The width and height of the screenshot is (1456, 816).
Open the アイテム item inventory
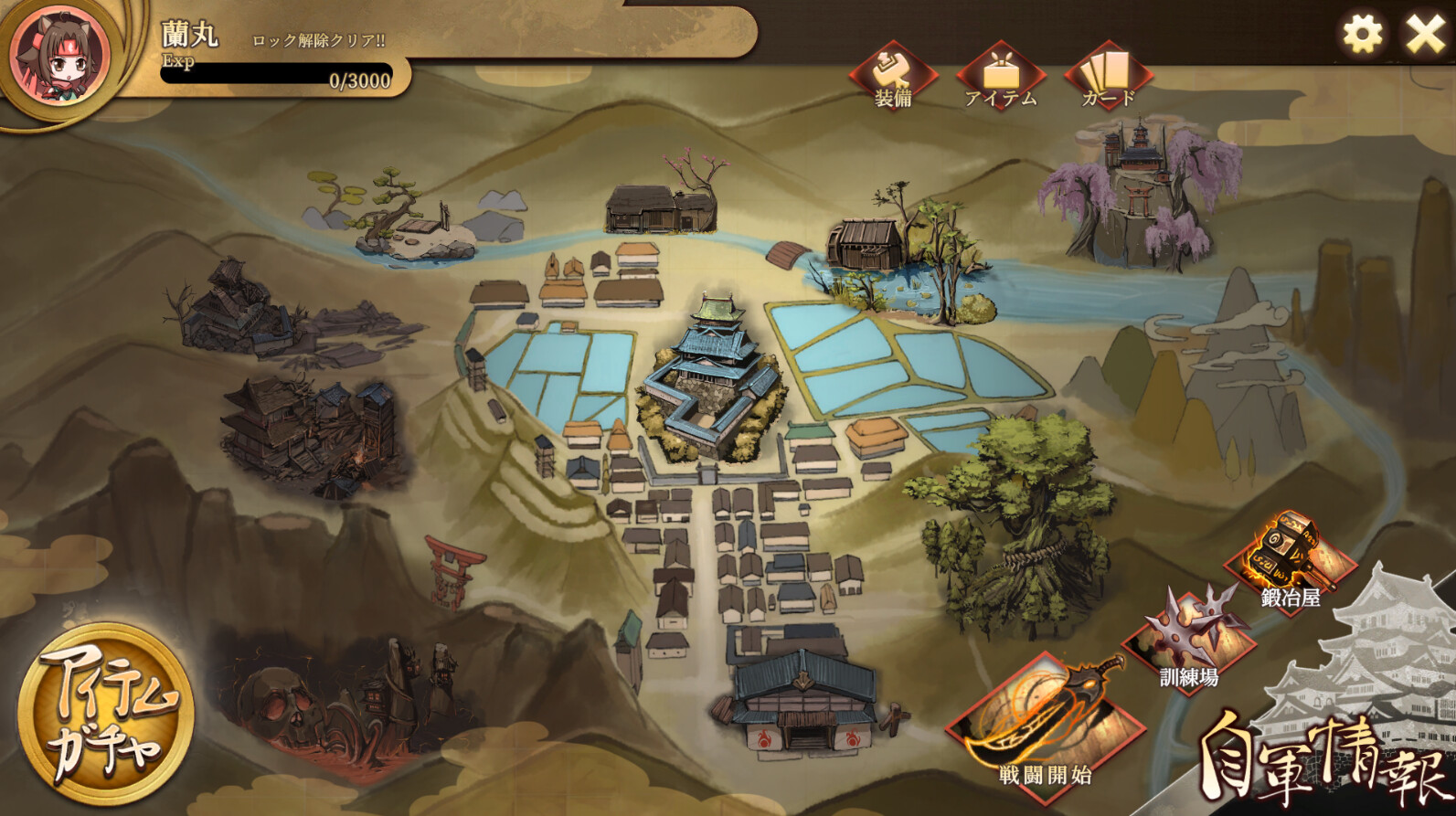1003,73
